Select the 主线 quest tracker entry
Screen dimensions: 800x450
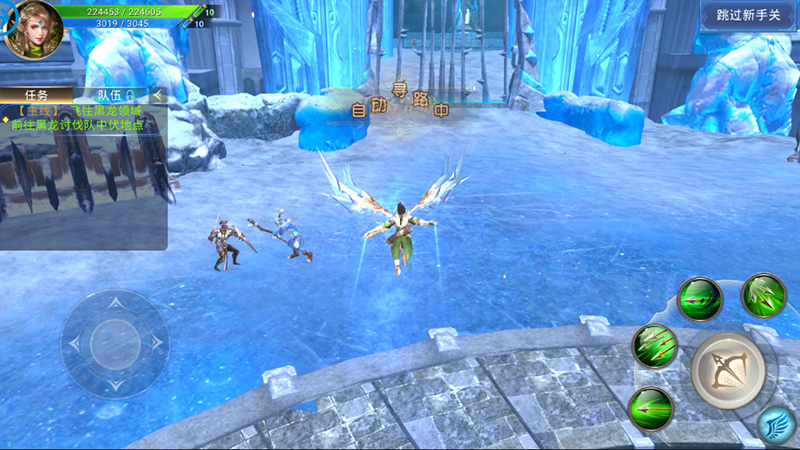85,117
